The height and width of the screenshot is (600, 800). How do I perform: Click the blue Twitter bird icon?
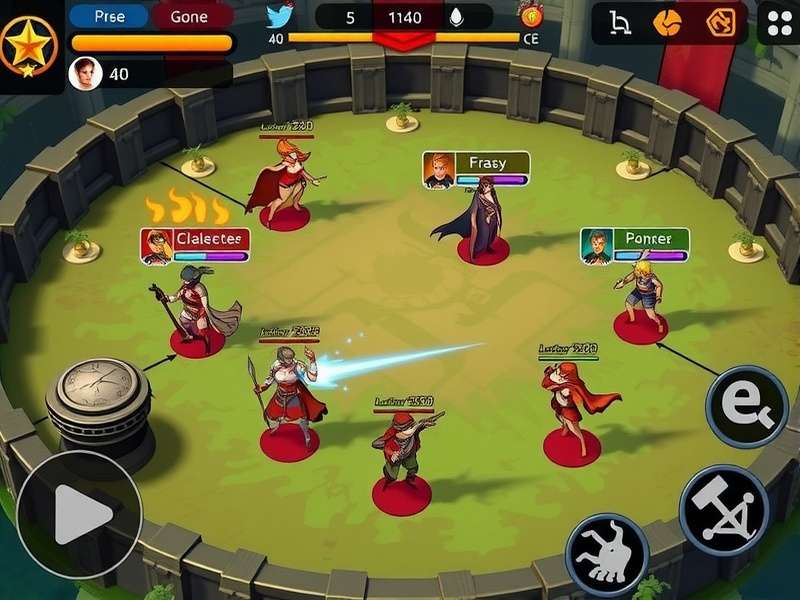[281, 16]
